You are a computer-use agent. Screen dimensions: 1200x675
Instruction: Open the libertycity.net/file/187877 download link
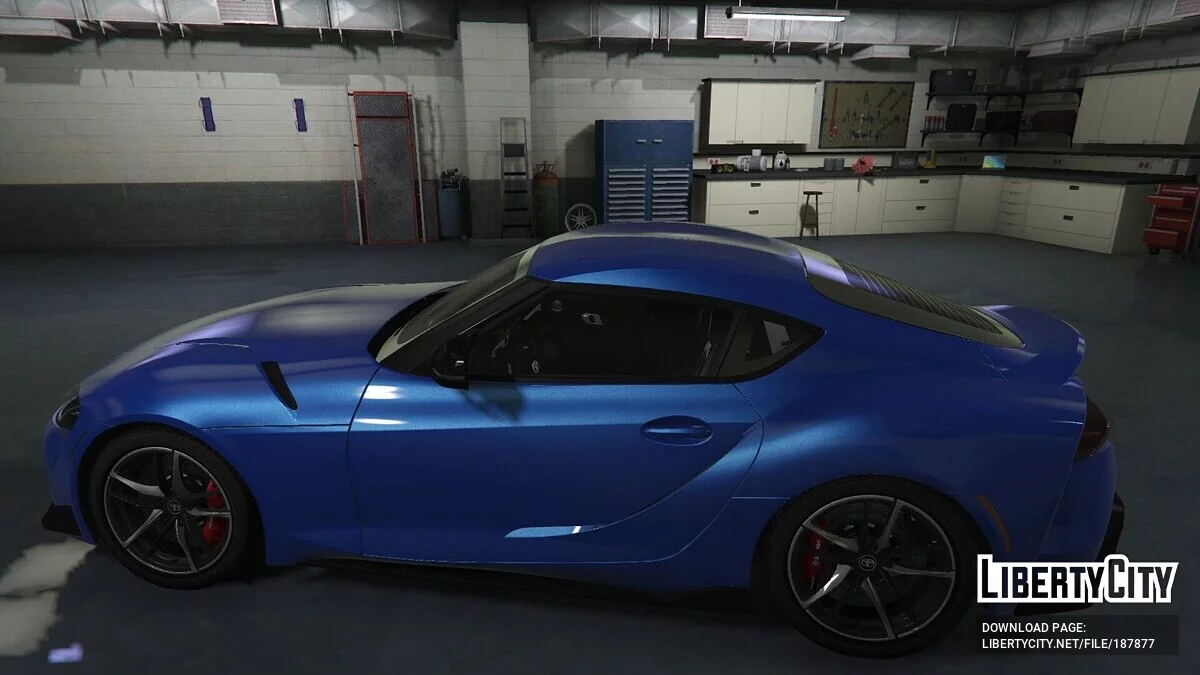[1067, 644]
